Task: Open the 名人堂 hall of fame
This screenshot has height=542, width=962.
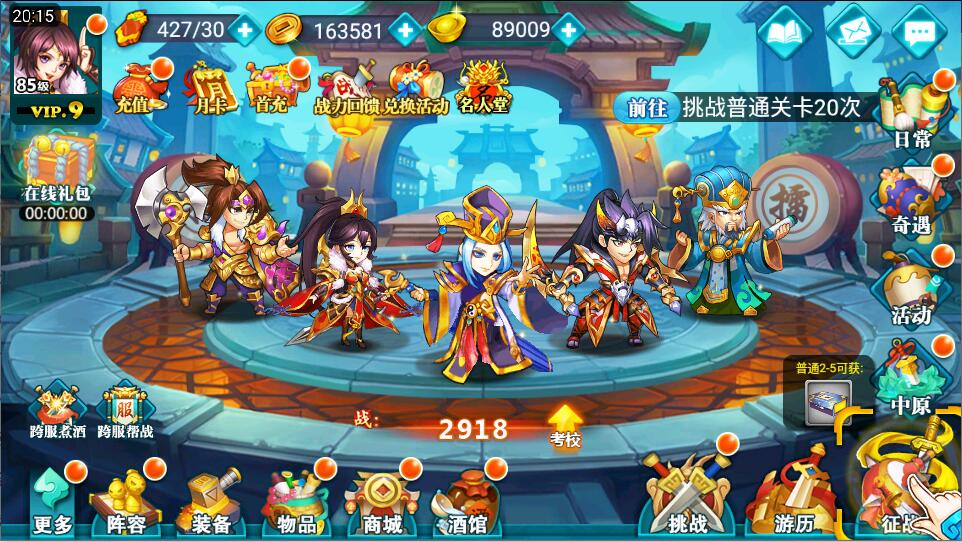Action: (x=484, y=85)
